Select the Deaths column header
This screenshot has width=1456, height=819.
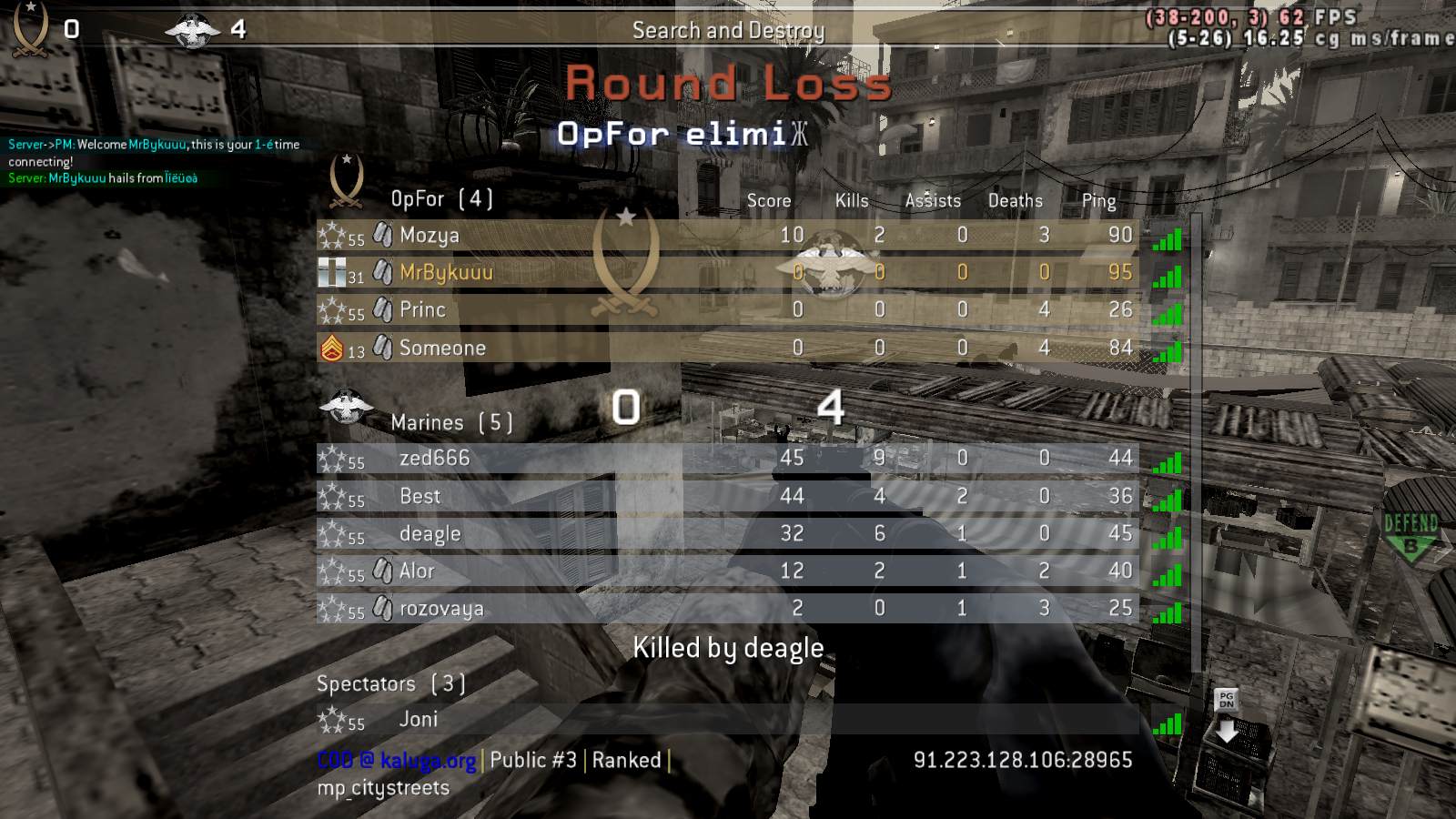click(1016, 200)
